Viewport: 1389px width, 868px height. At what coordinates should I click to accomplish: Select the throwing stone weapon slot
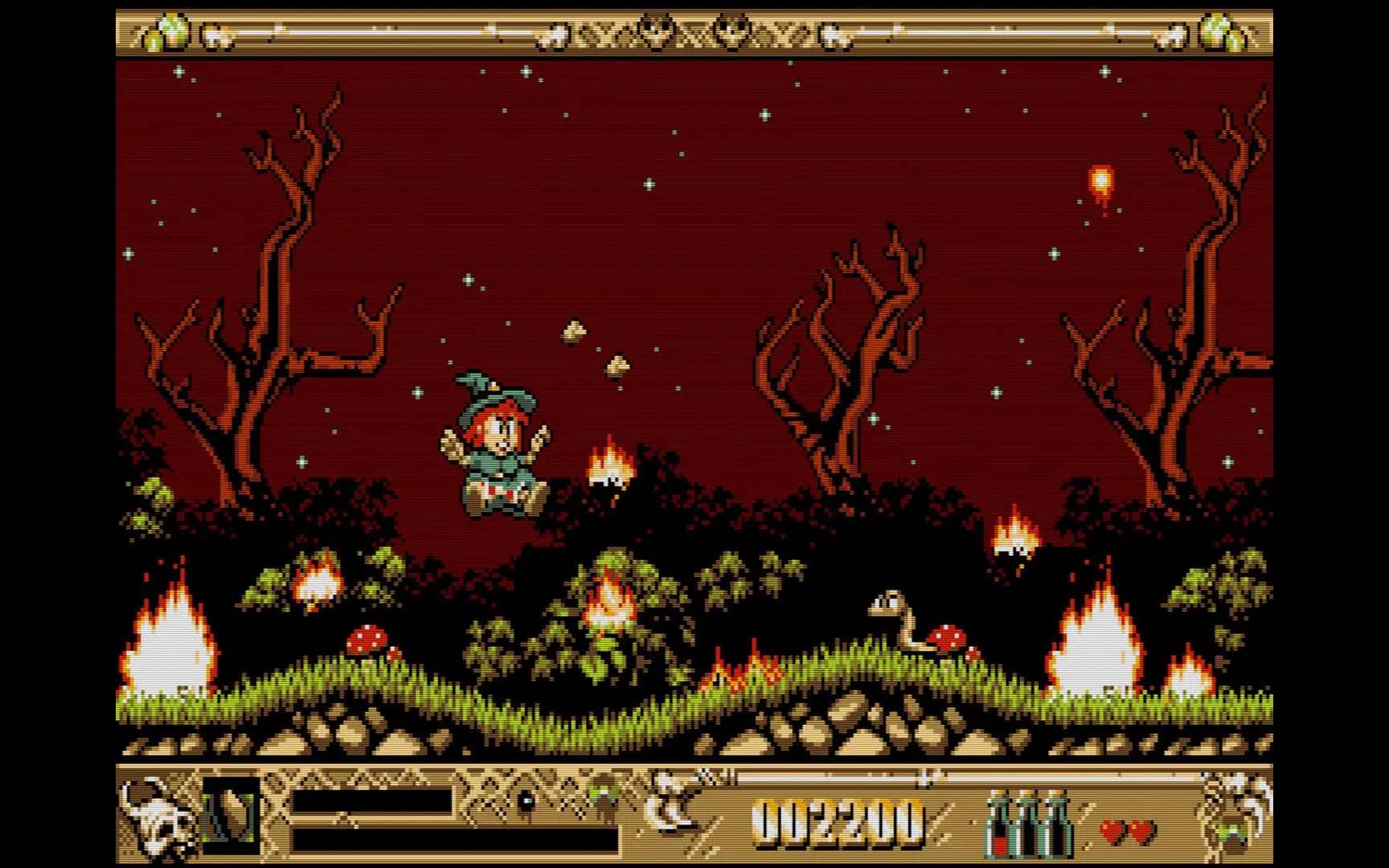tap(231, 815)
